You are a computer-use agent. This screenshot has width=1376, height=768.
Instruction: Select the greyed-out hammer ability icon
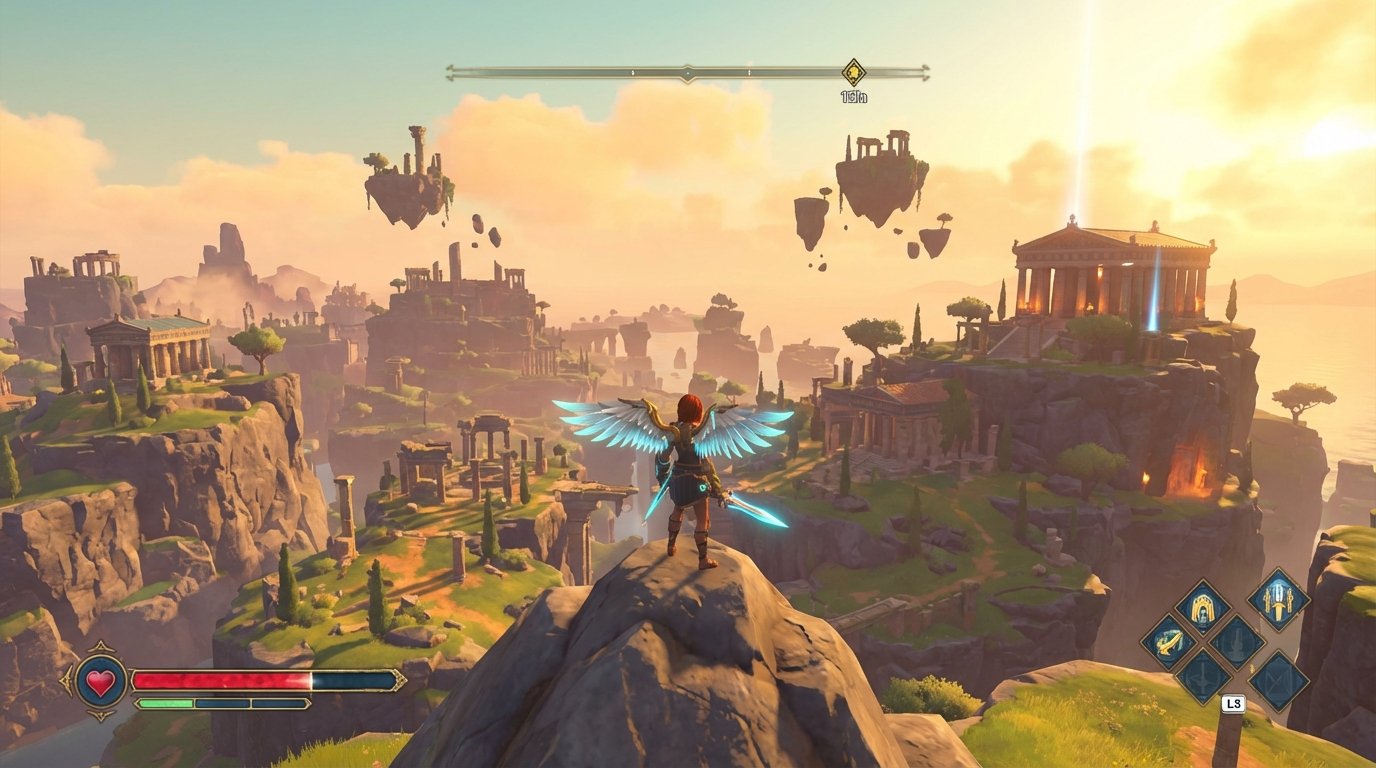pos(1236,645)
